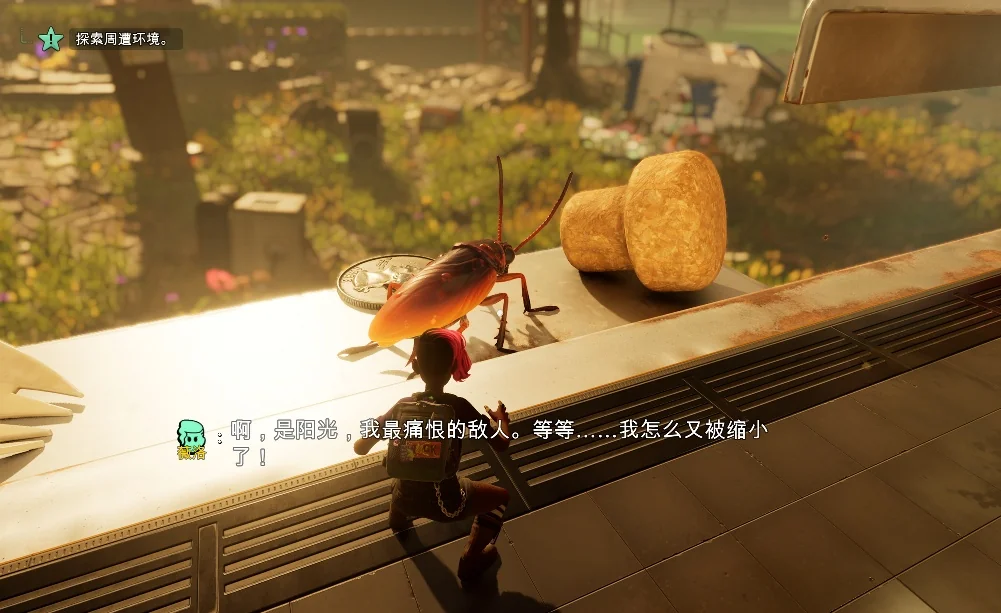Select the green star objective tracker icon
The height and width of the screenshot is (613, 1001).
[x=50, y=39]
